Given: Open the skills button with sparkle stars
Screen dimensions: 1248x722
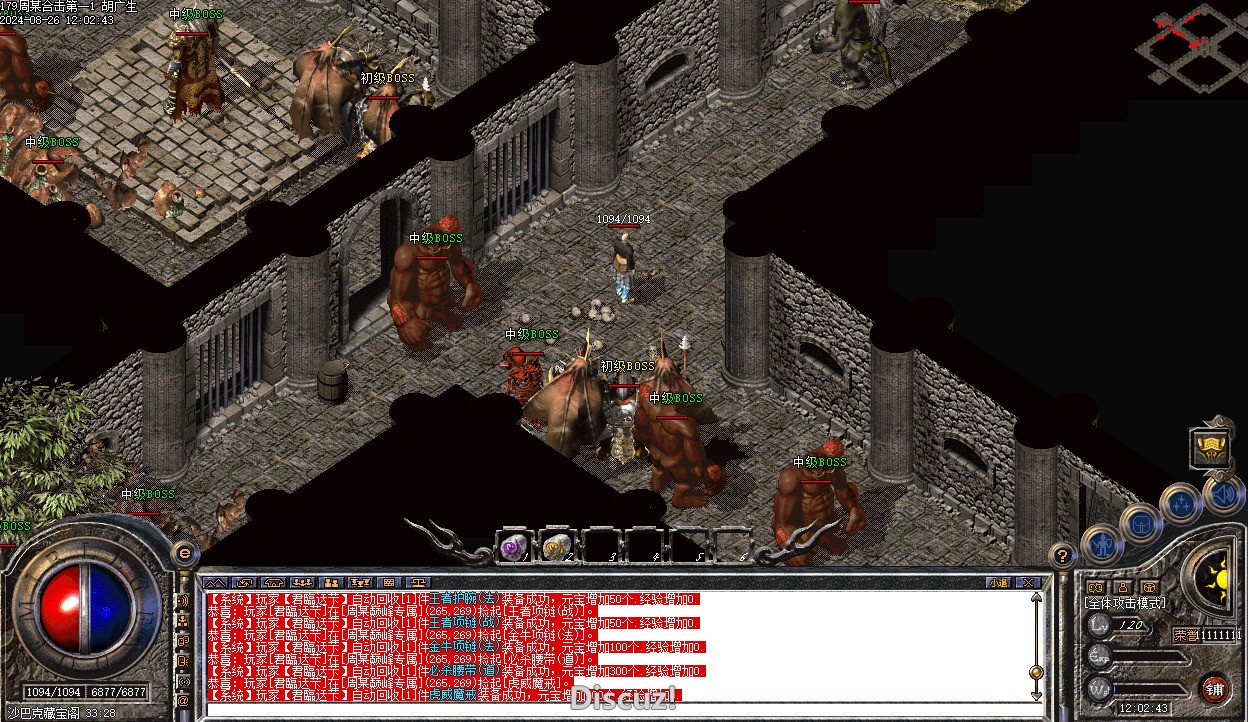Looking at the screenshot, I should click(x=1180, y=502).
